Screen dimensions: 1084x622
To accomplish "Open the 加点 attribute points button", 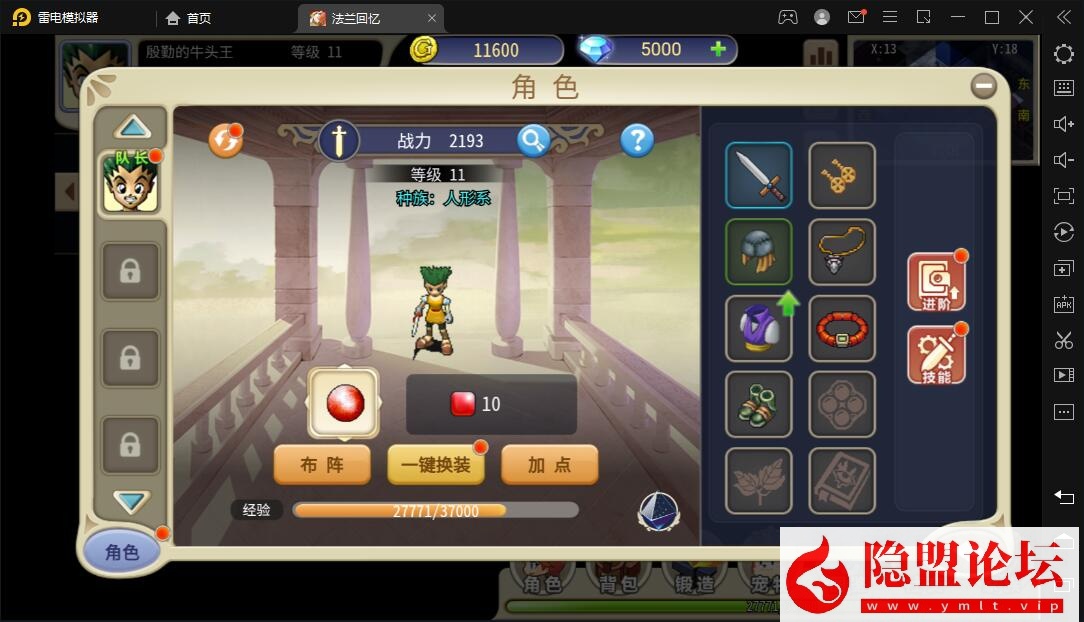I will click(x=549, y=465).
